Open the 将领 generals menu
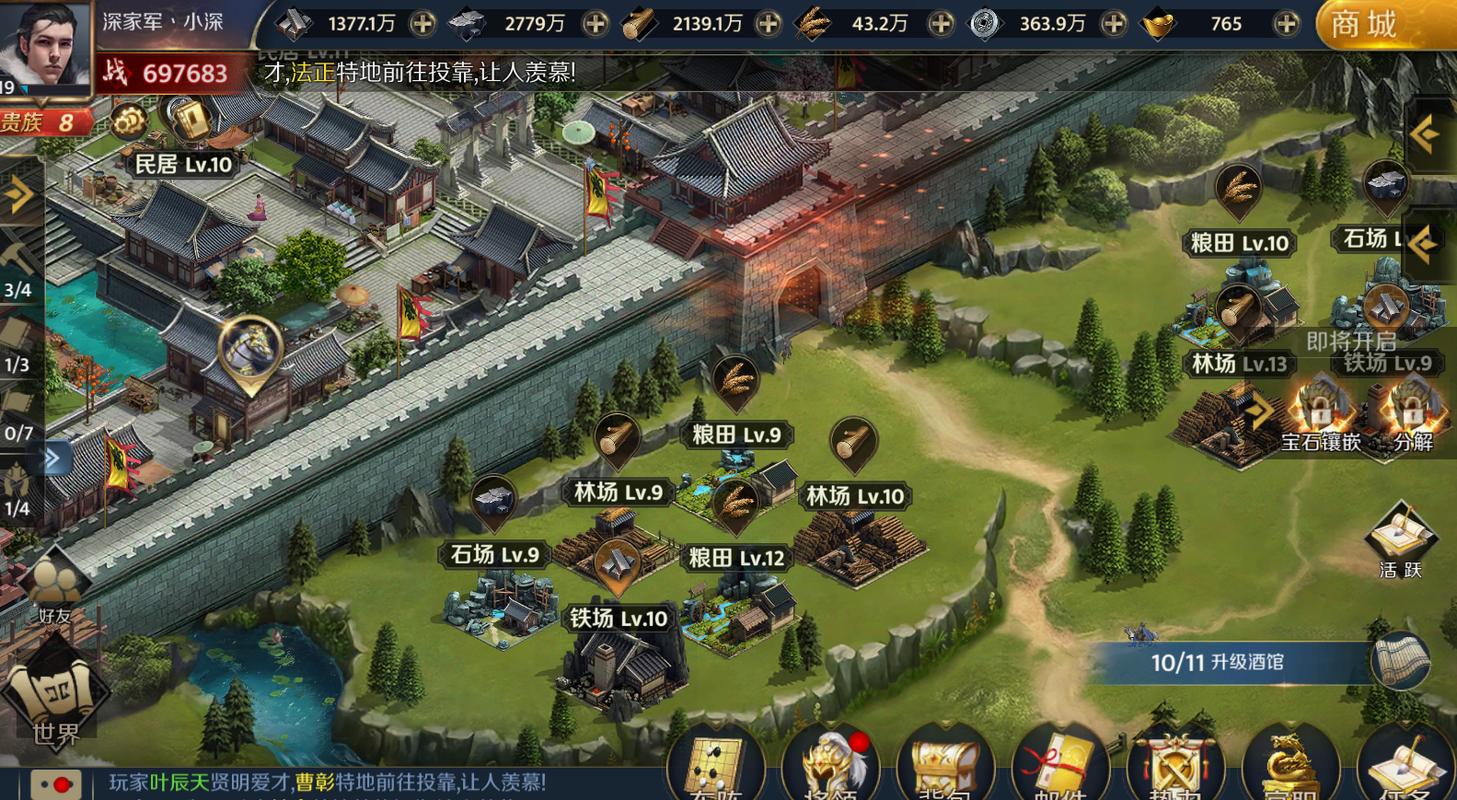 (831, 770)
